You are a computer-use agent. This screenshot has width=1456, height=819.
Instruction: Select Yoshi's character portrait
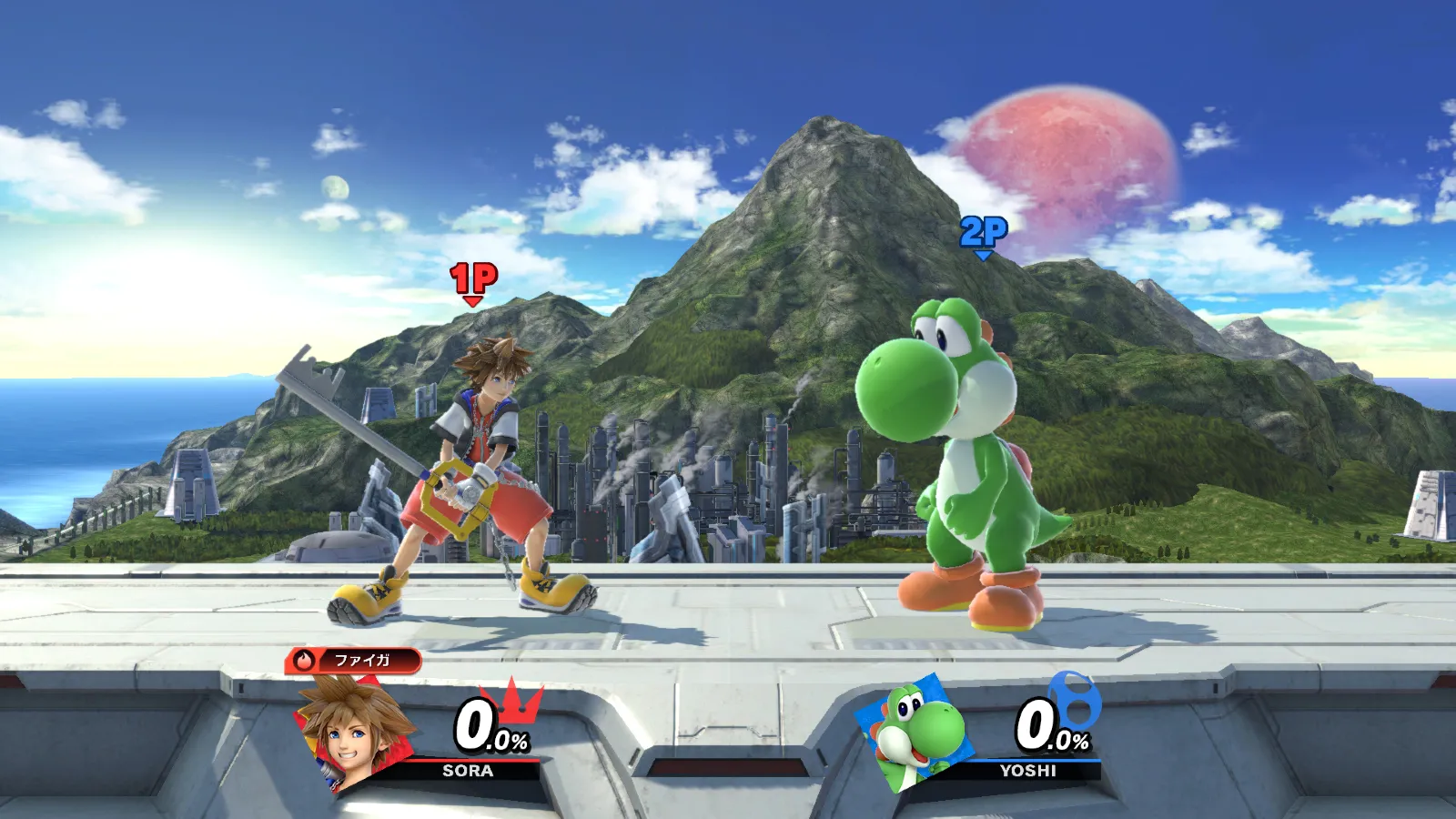(x=910, y=733)
